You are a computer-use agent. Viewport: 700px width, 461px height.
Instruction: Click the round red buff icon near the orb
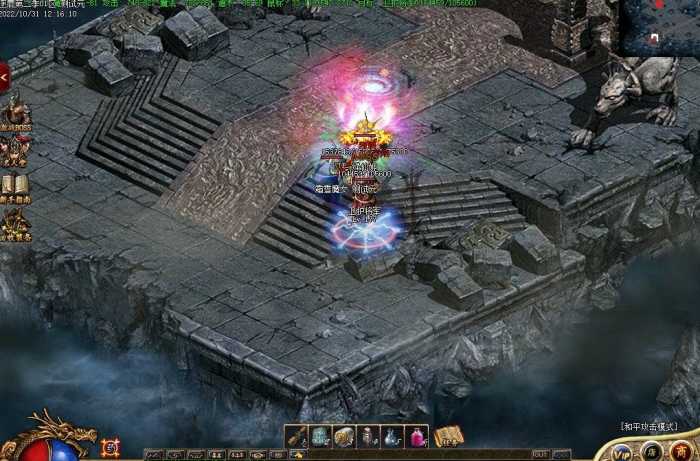click(x=110, y=448)
